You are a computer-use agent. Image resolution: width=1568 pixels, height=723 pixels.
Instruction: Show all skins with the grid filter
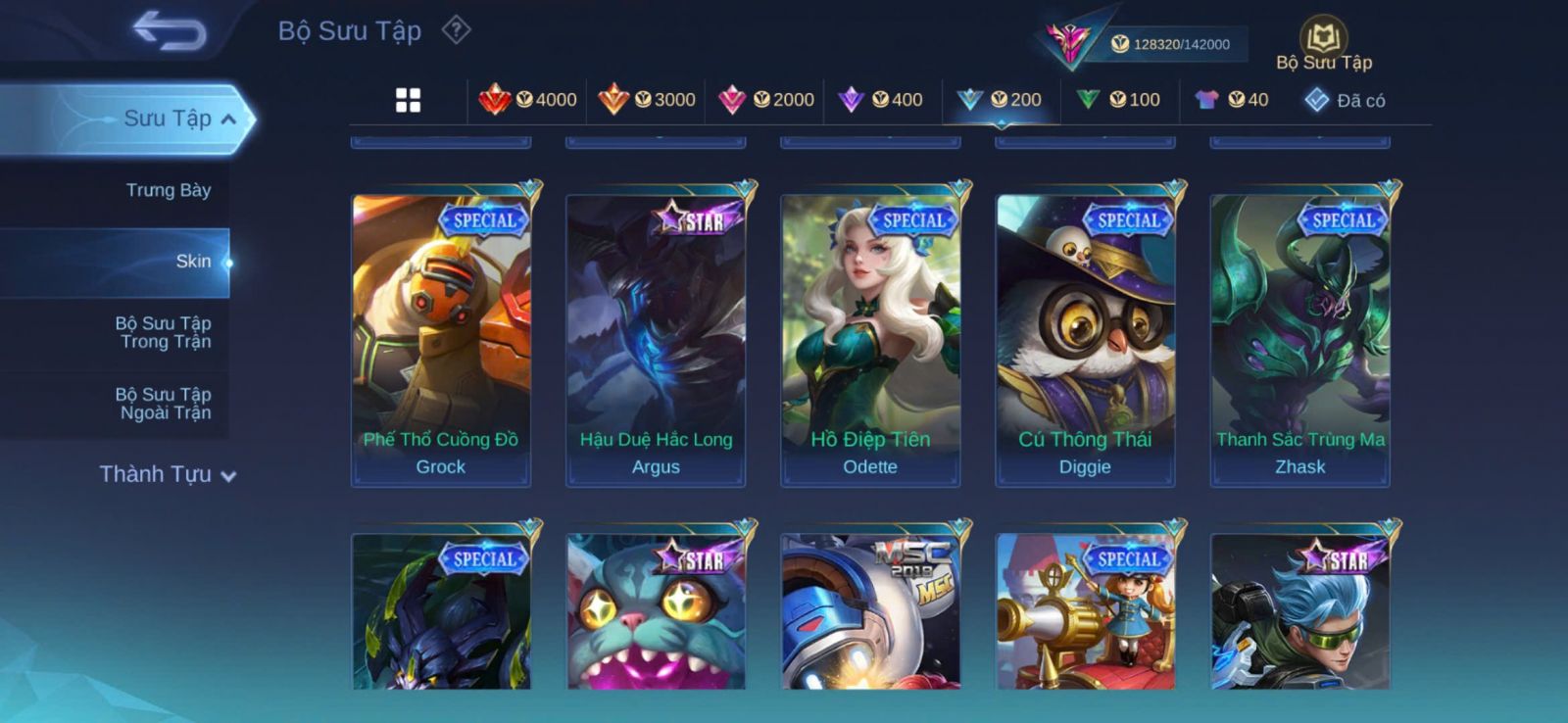408,100
